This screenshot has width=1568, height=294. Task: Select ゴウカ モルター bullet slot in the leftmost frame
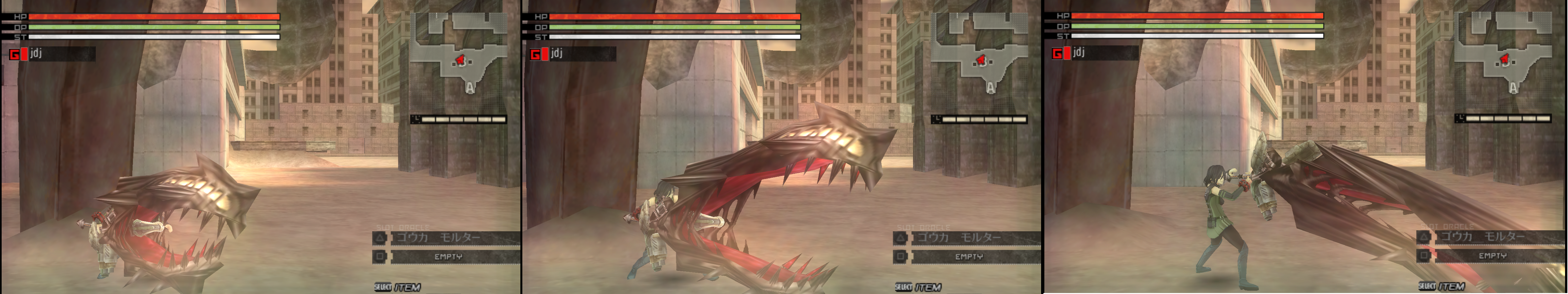[448, 237]
